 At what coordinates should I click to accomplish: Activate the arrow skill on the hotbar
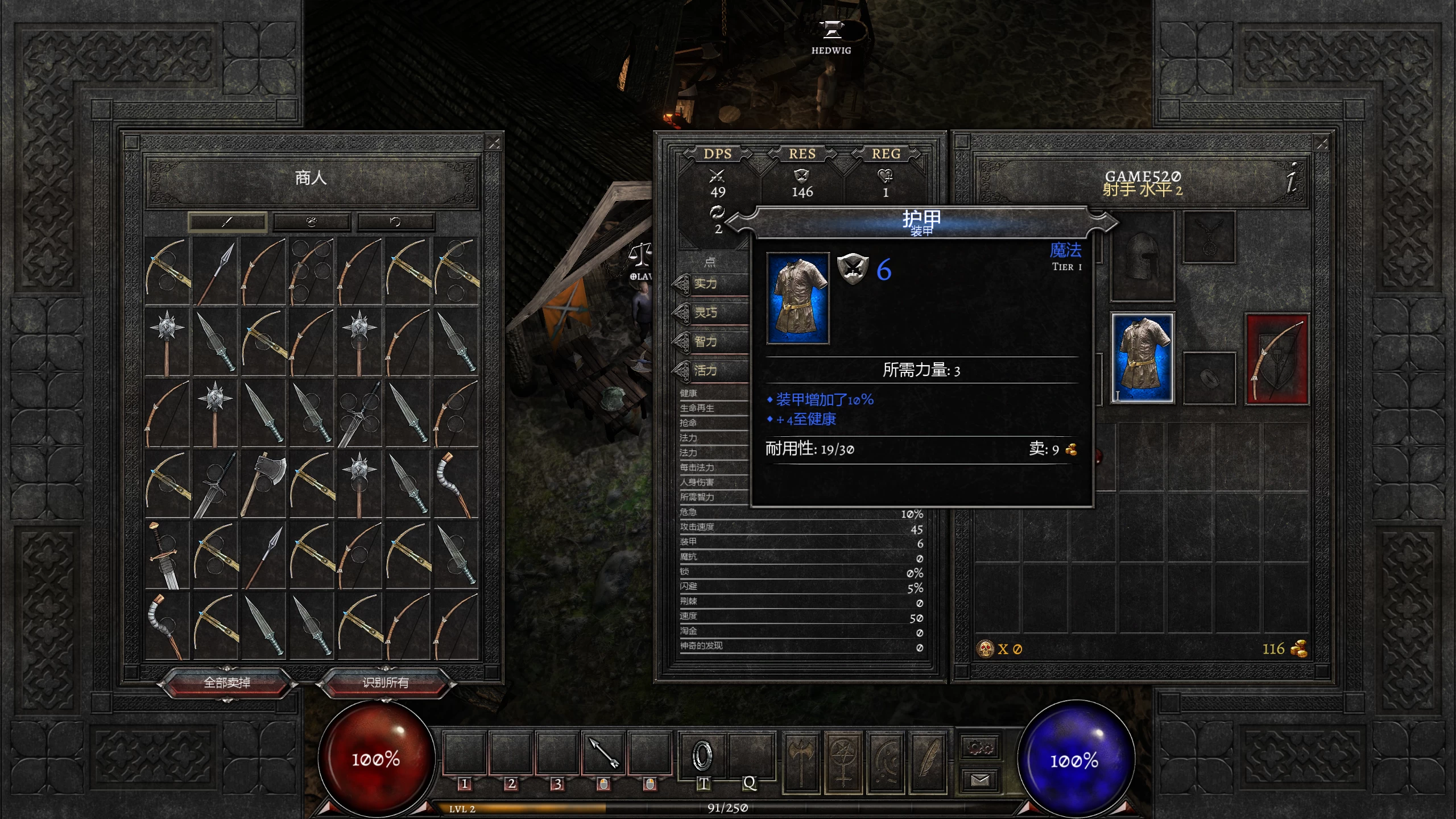tap(603, 754)
